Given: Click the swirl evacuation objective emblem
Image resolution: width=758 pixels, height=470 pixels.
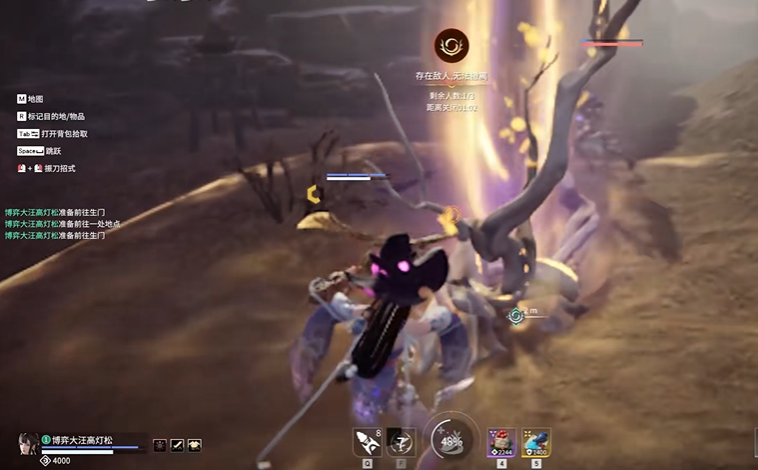Looking at the screenshot, I should (450, 45).
